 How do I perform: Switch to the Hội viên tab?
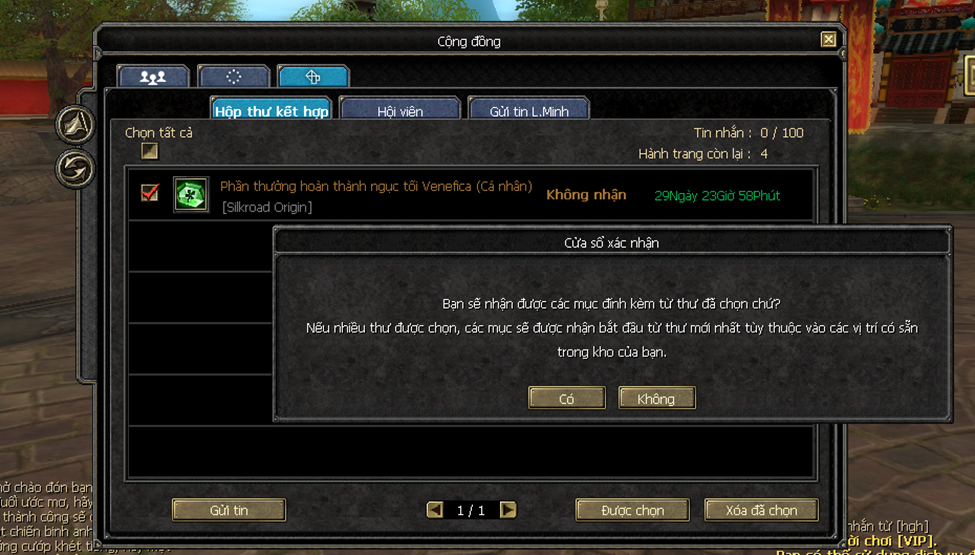[x=400, y=111]
